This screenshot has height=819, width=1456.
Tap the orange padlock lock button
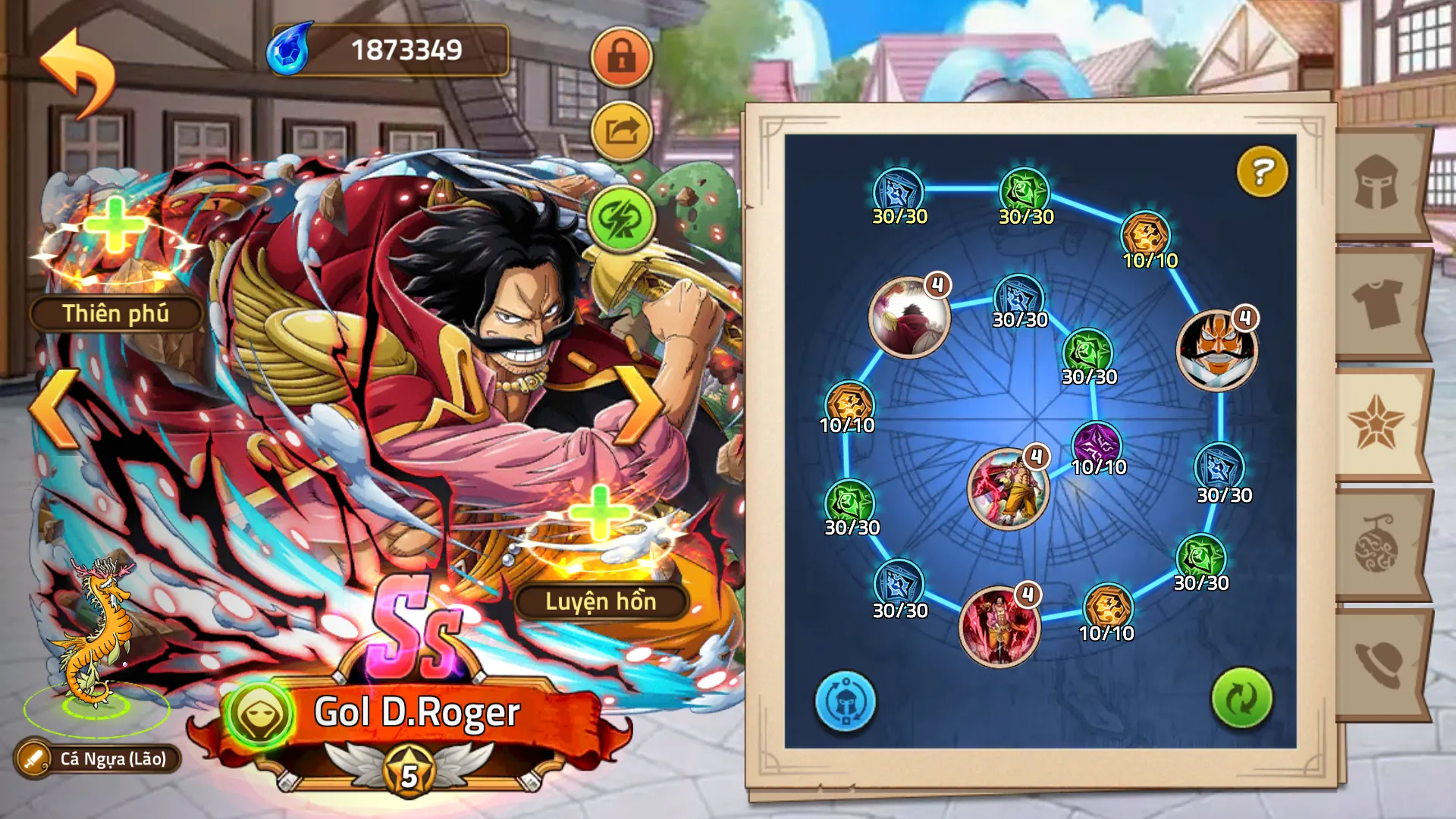621,57
